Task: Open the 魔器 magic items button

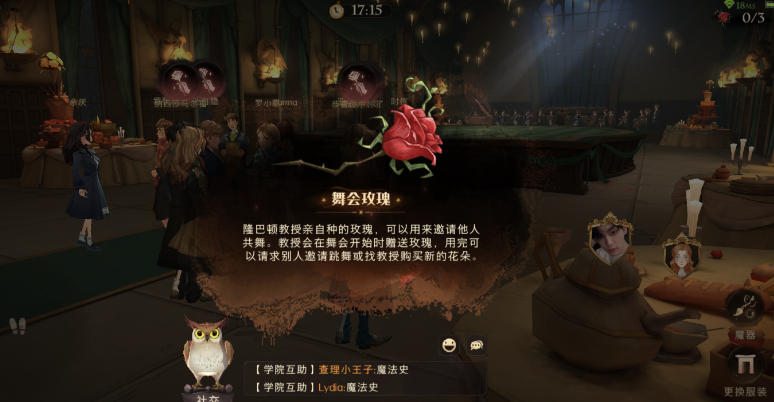Action: pyautogui.click(x=745, y=308)
